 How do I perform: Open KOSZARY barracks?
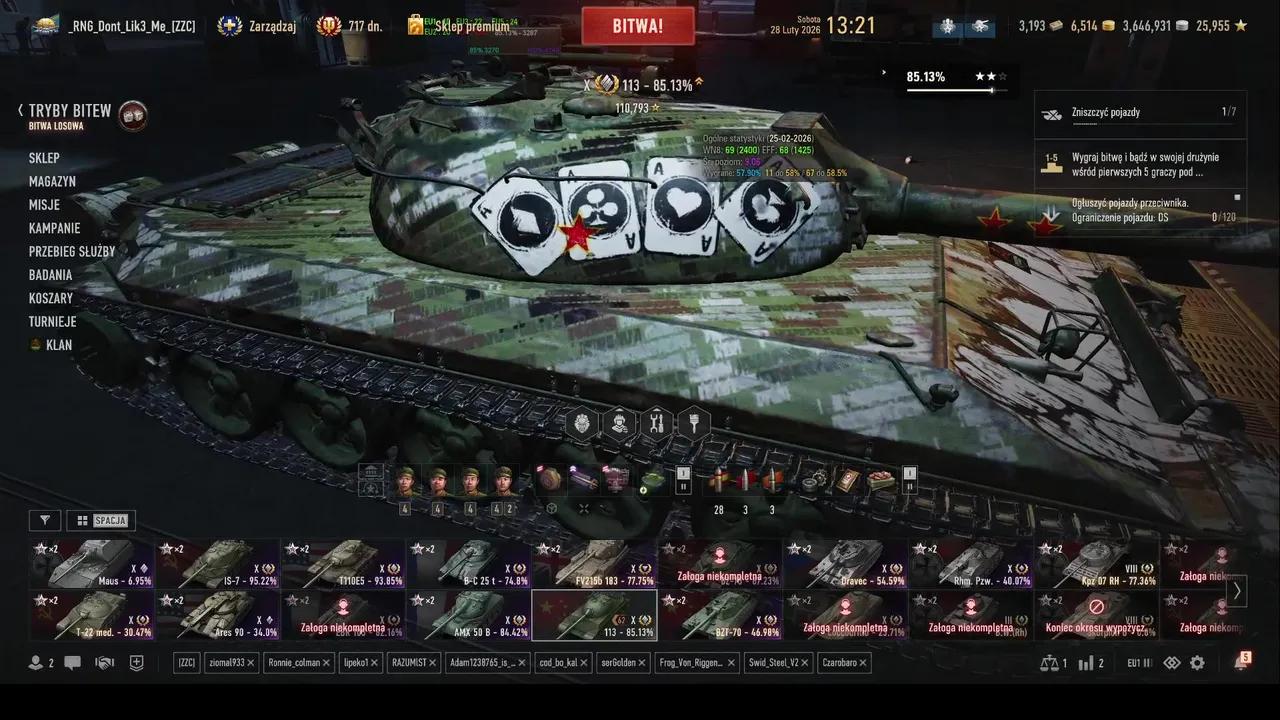coord(50,298)
